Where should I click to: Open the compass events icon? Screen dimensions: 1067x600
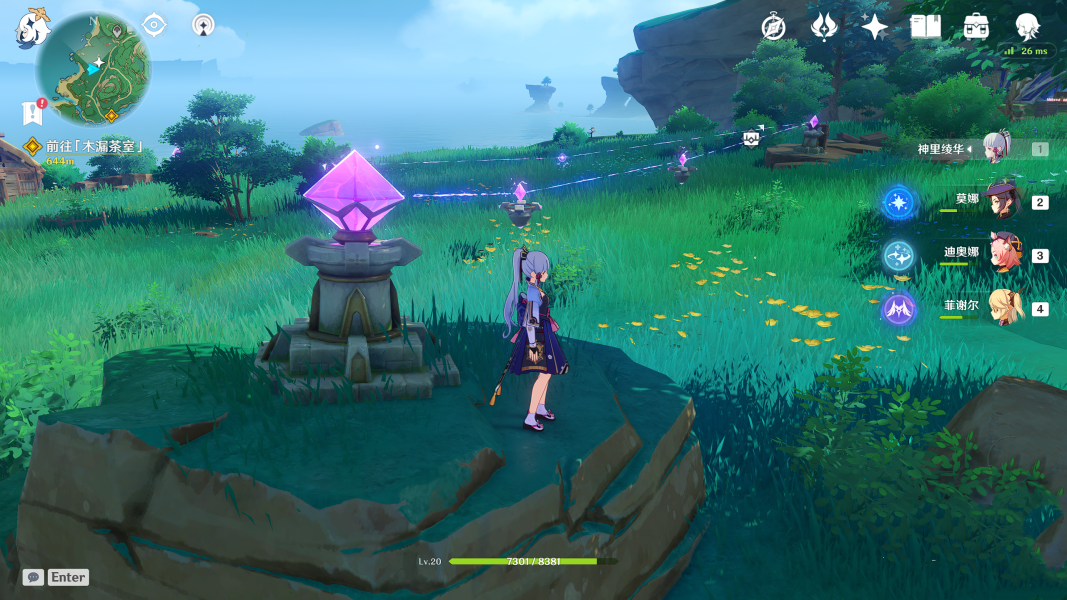point(773,27)
